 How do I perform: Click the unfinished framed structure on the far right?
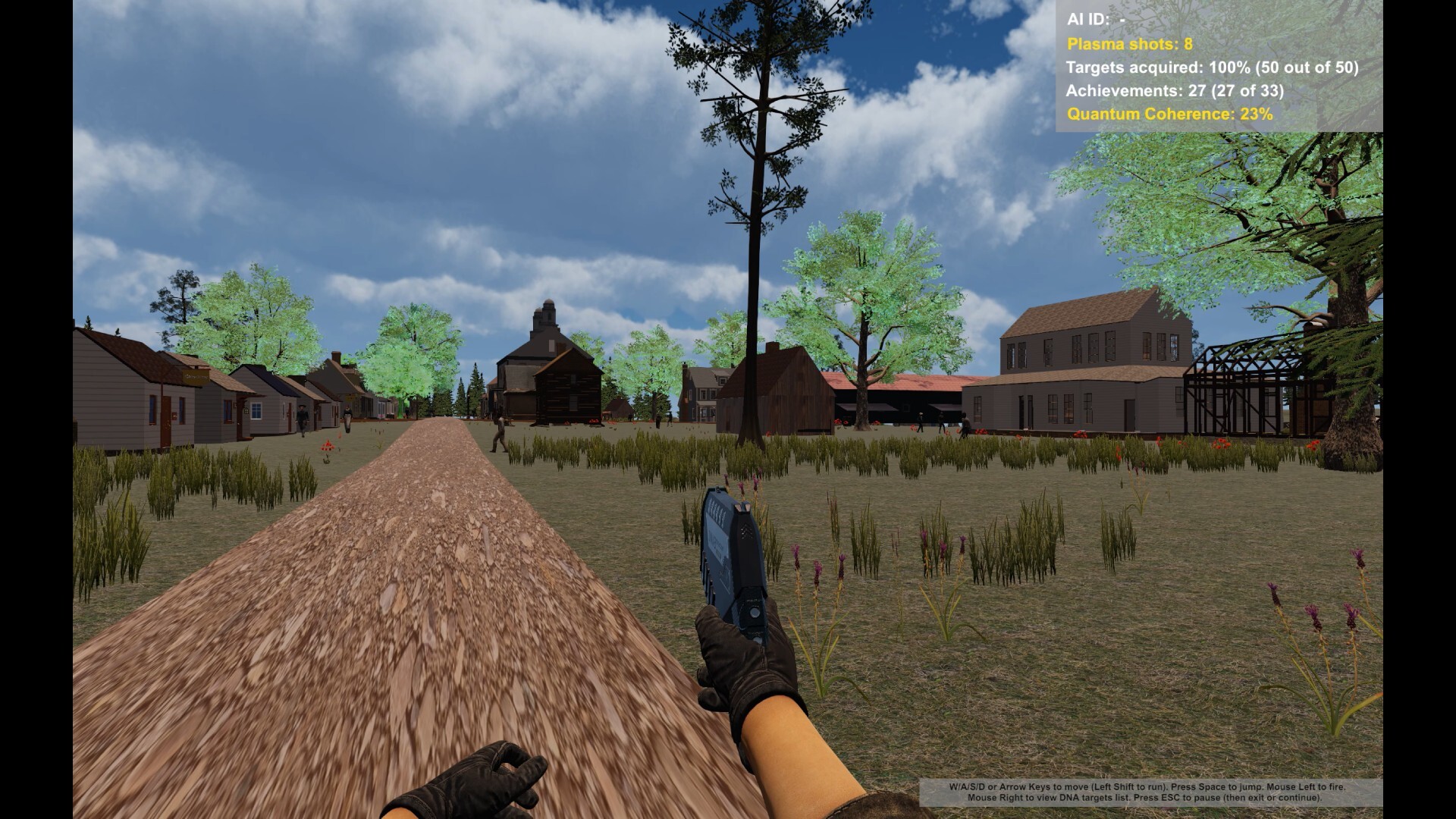tap(1251, 387)
